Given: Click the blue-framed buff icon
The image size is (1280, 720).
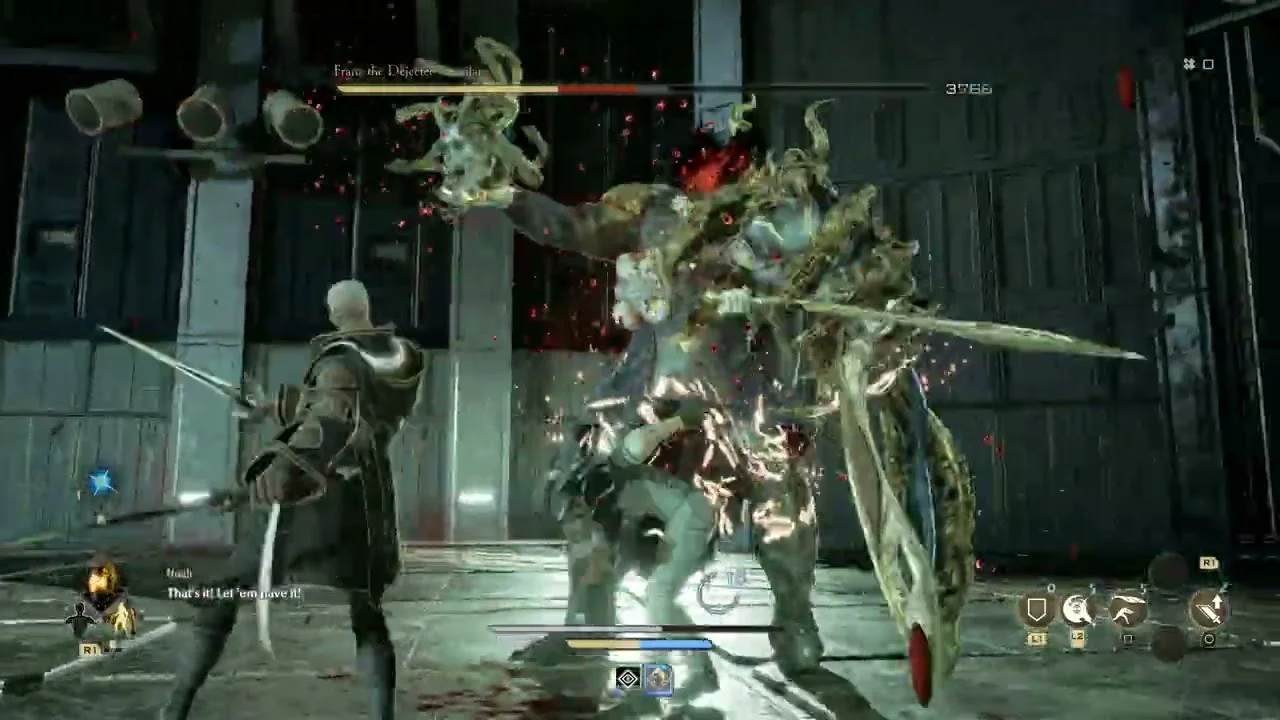Looking at the screenshot, I should coord(659,680).
